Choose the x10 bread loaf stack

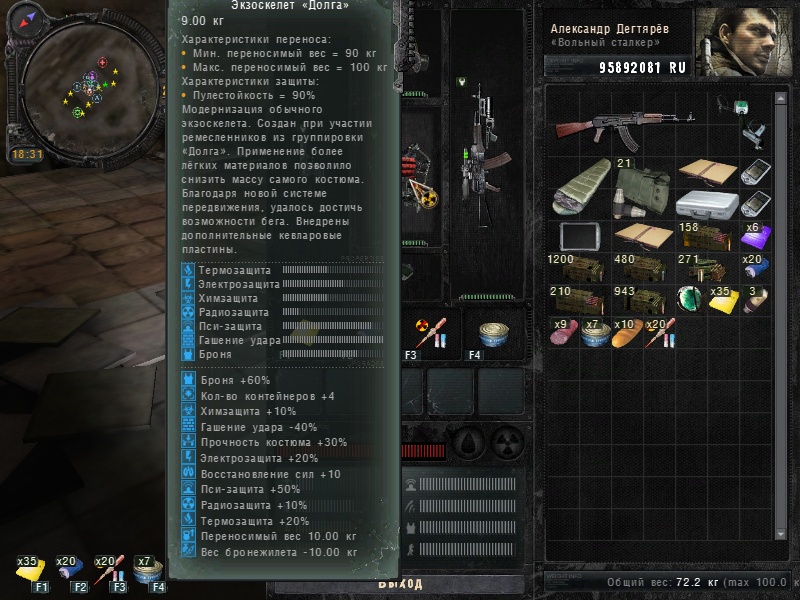[x=624, y=333]
